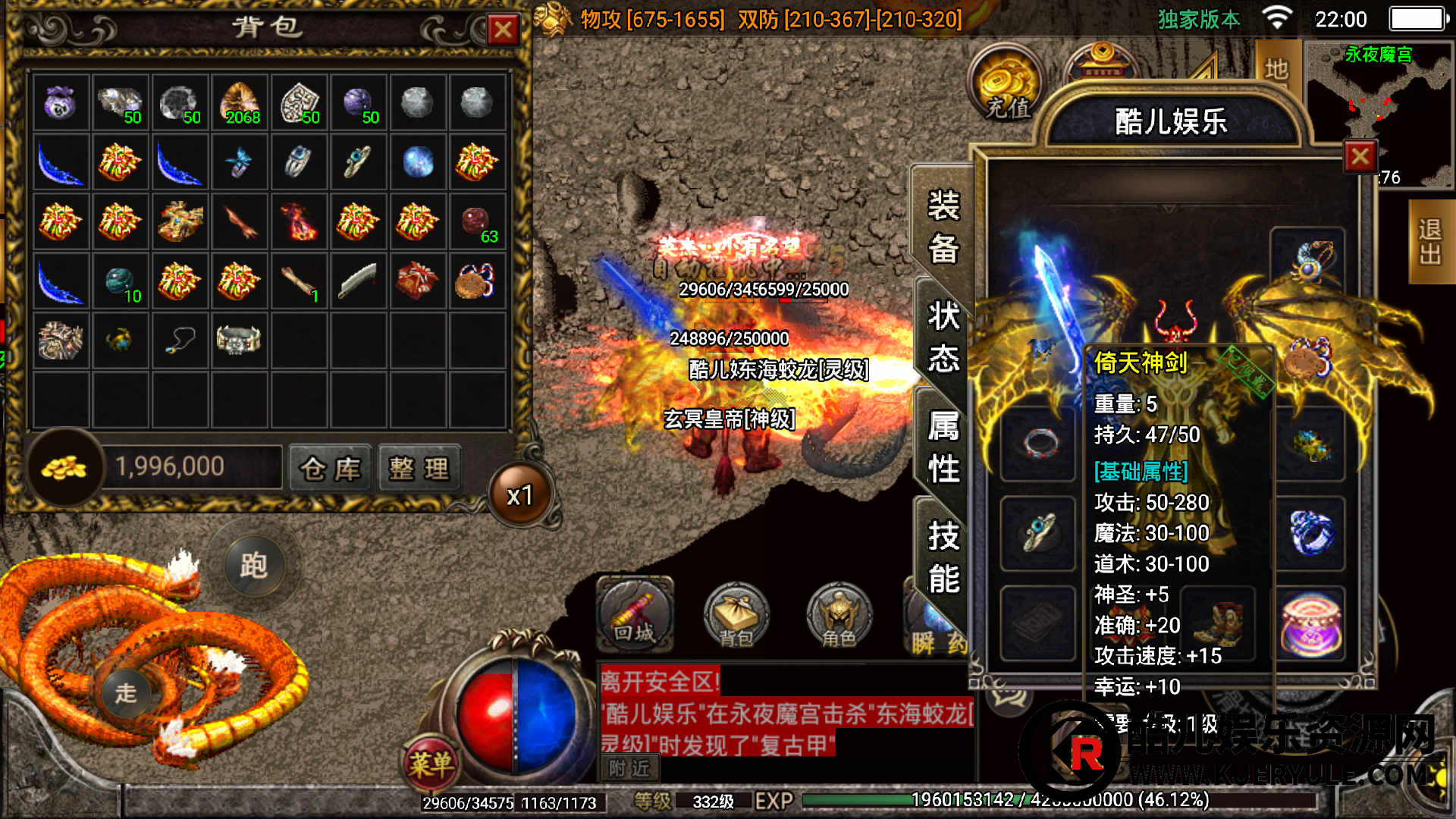Select the 附近 nearby chat tab
1456x819 pixels.
point(629,769)
